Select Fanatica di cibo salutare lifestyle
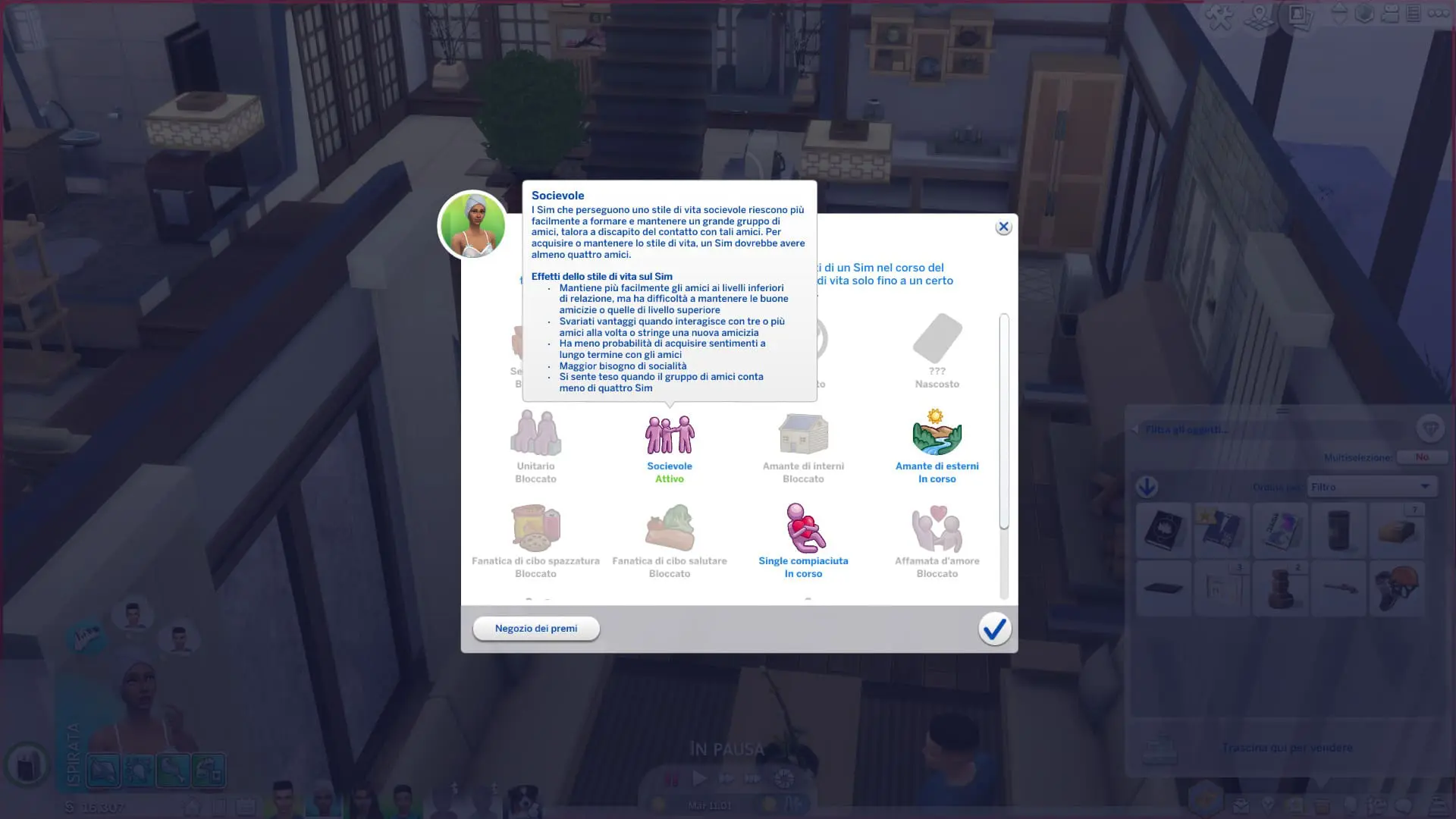1456x819 pixels. click(x=670, y=528)
